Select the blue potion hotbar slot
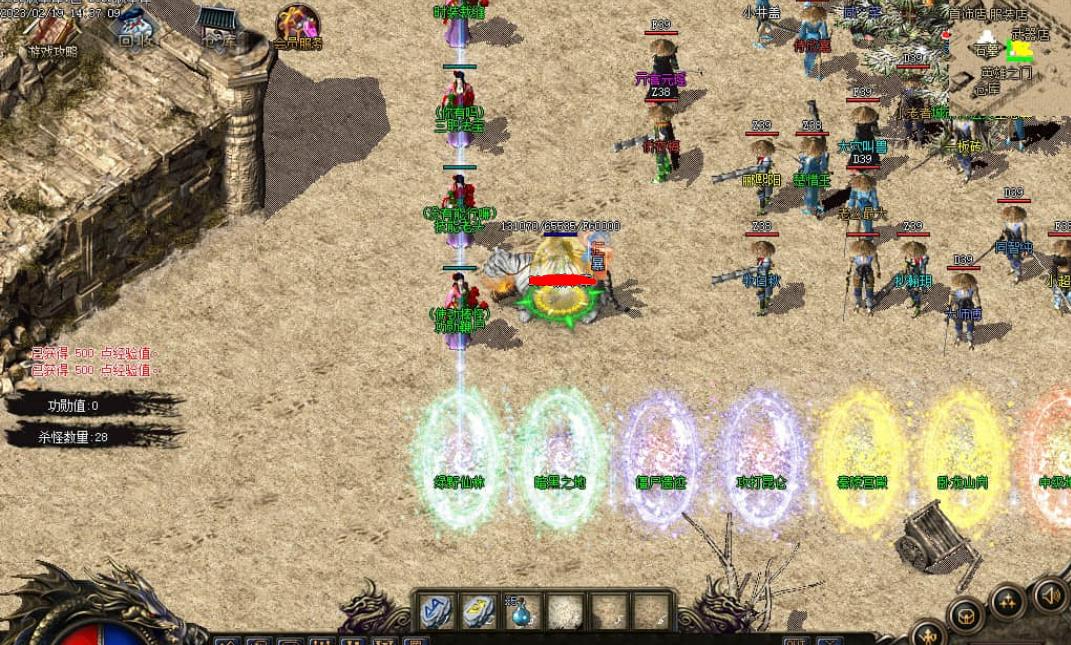Image resolution: width=1071 pixels, height=645 pixels. 522,612
